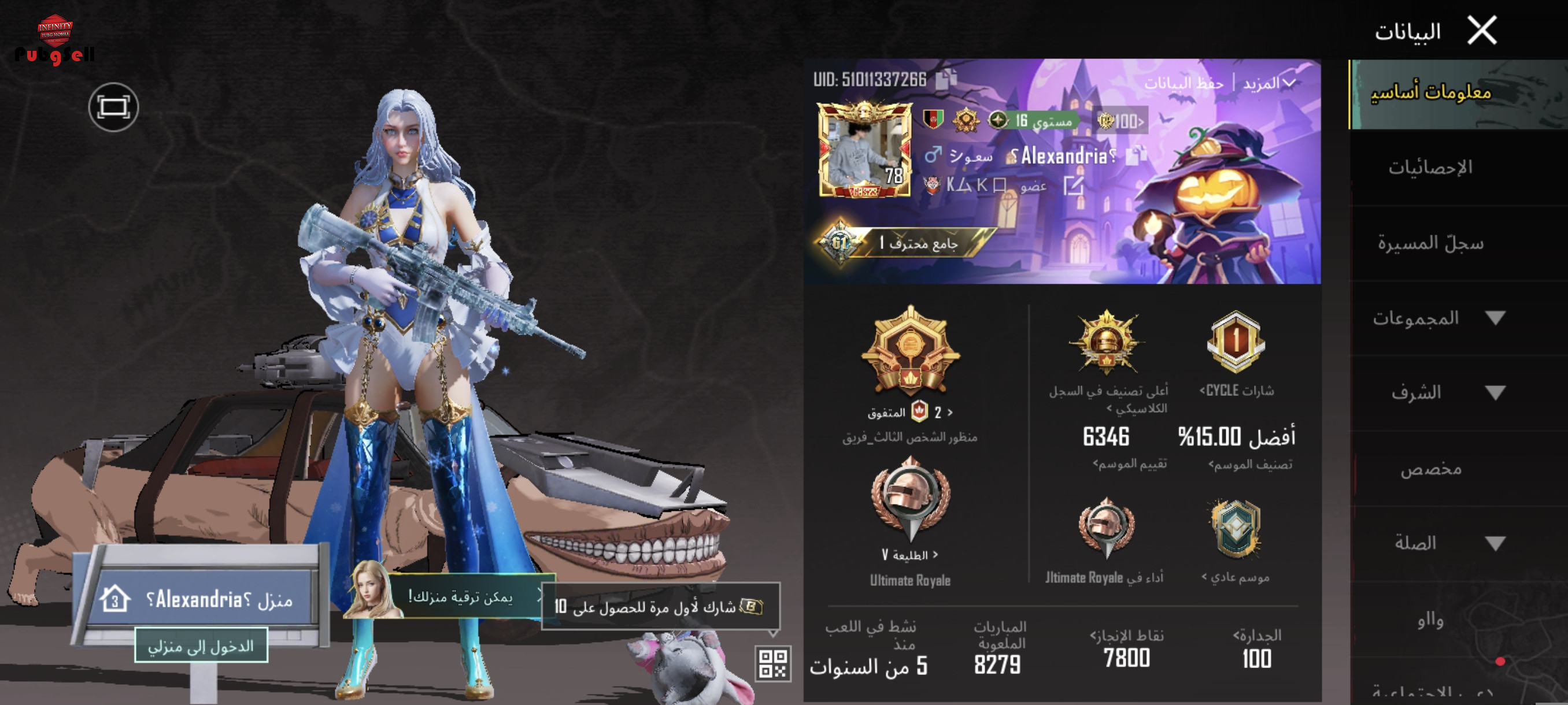The image size is (1568, 705).
Task: Open the Cycle badges emblem
Action: (1236, 342)
